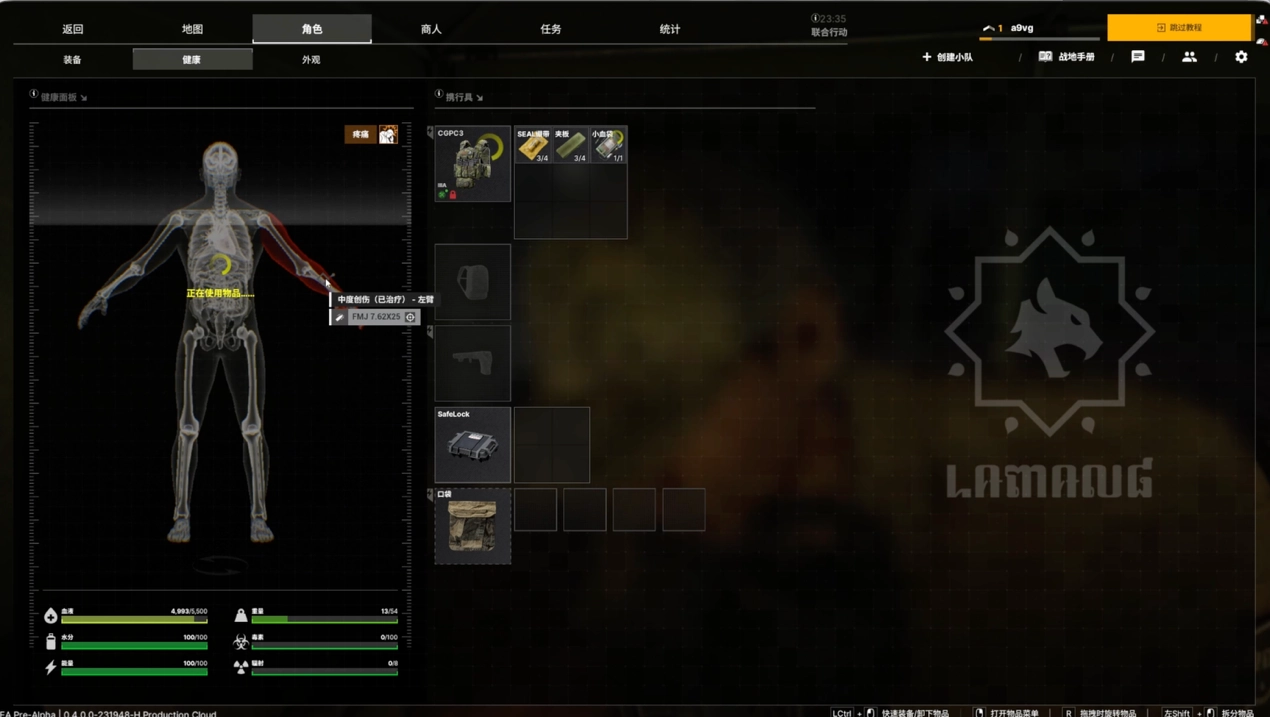Open the friends list people icon
The image size is (1270, 717).
click(x=1189, y=57)
